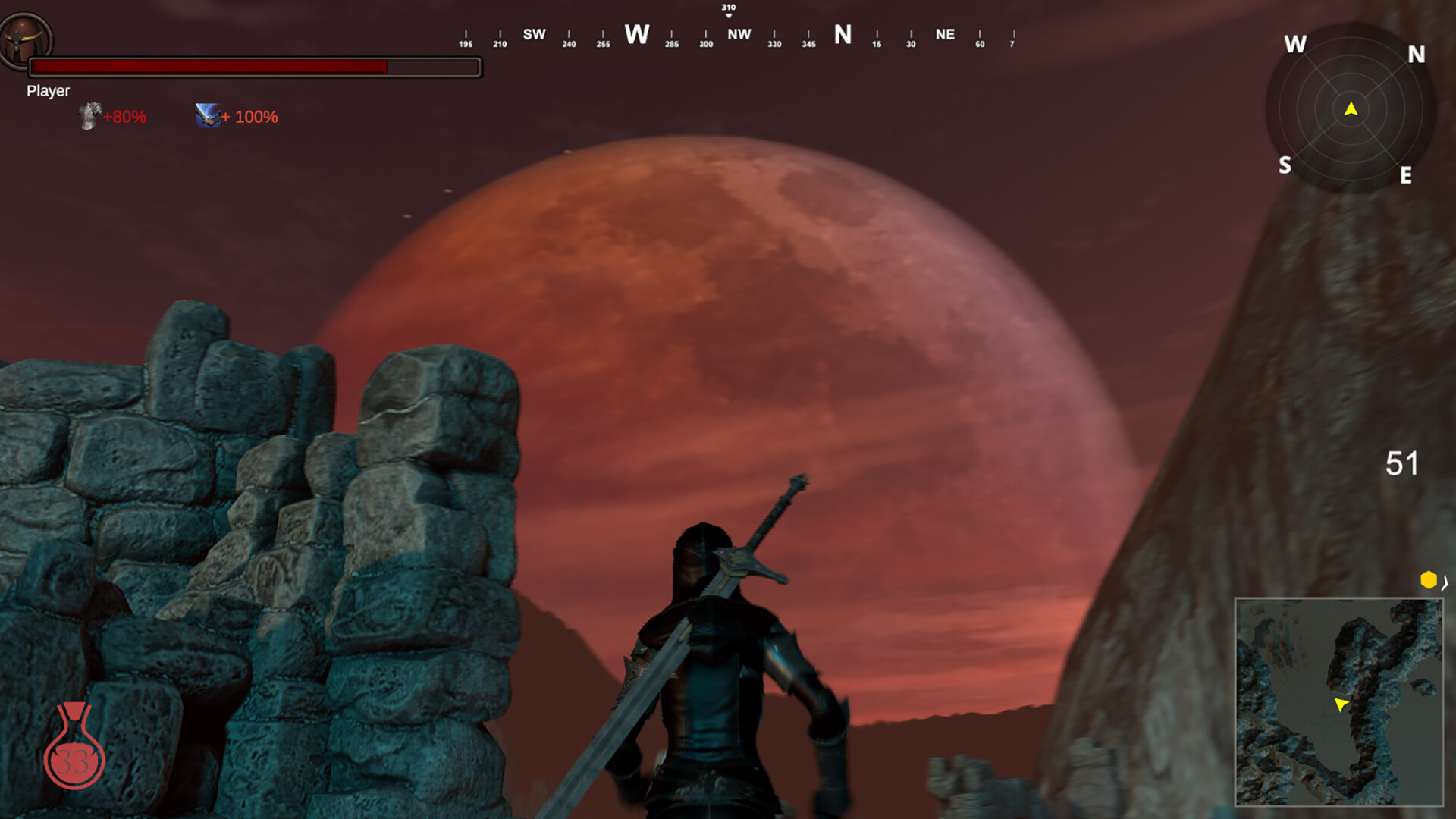Click the yellow heading arrow inside the compass dial

(x=1352, y=108)
